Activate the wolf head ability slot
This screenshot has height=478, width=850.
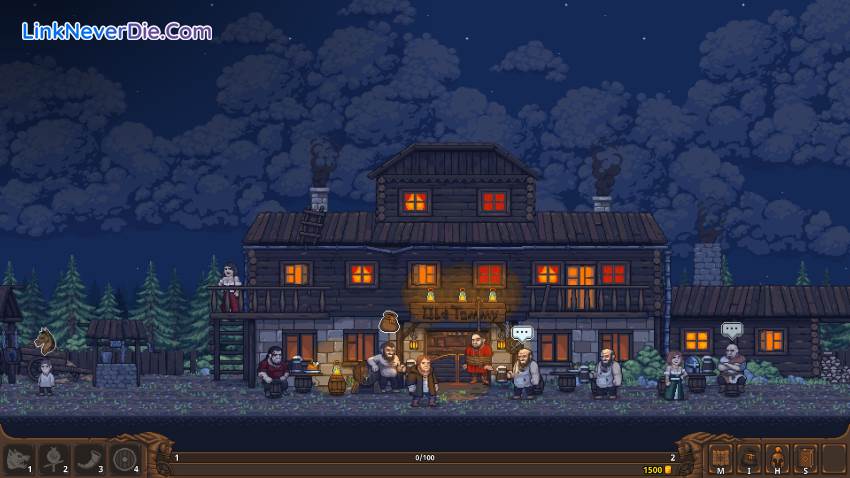coord(19,459)
